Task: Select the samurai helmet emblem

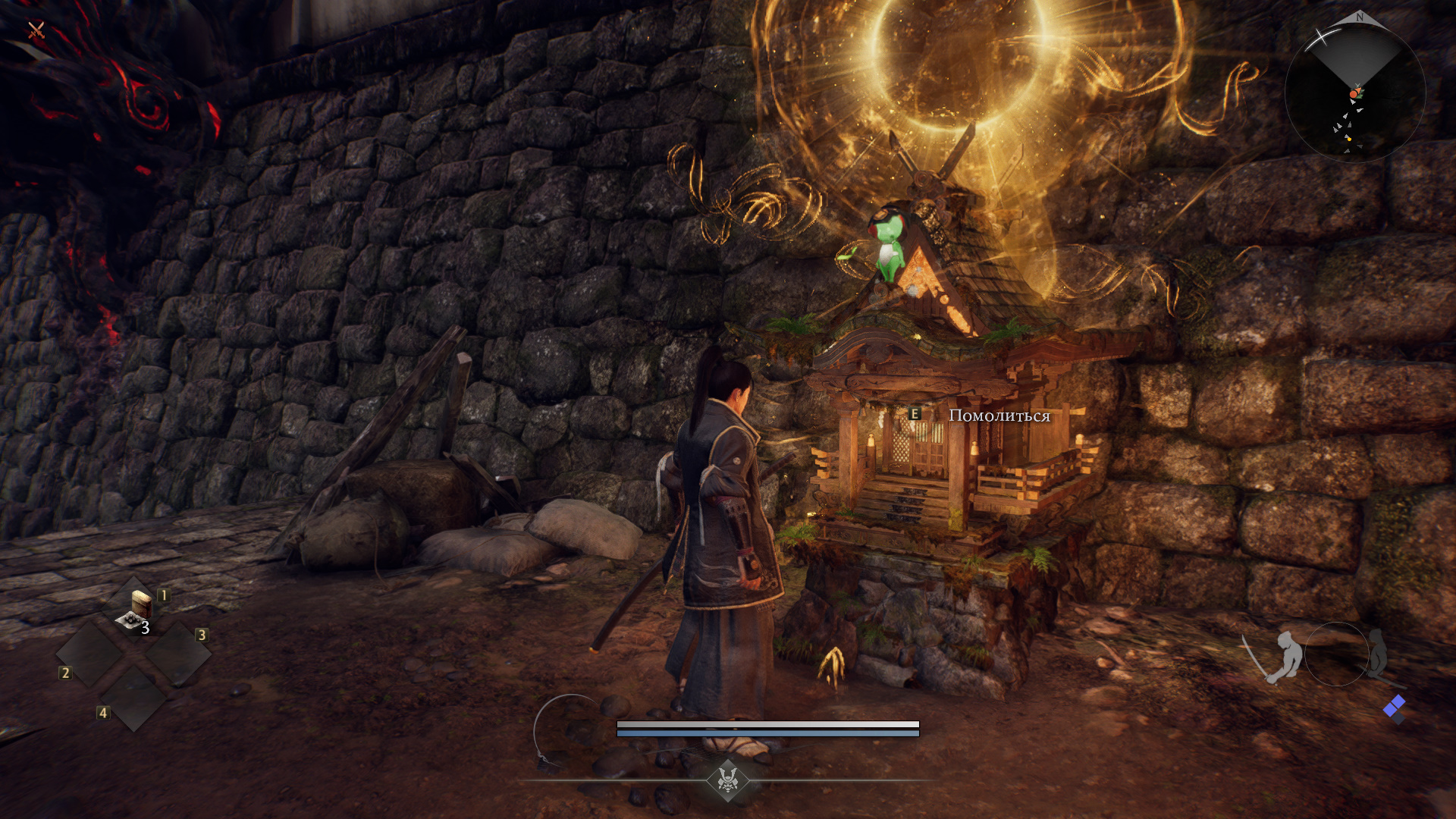Action: tap(728, 779)
